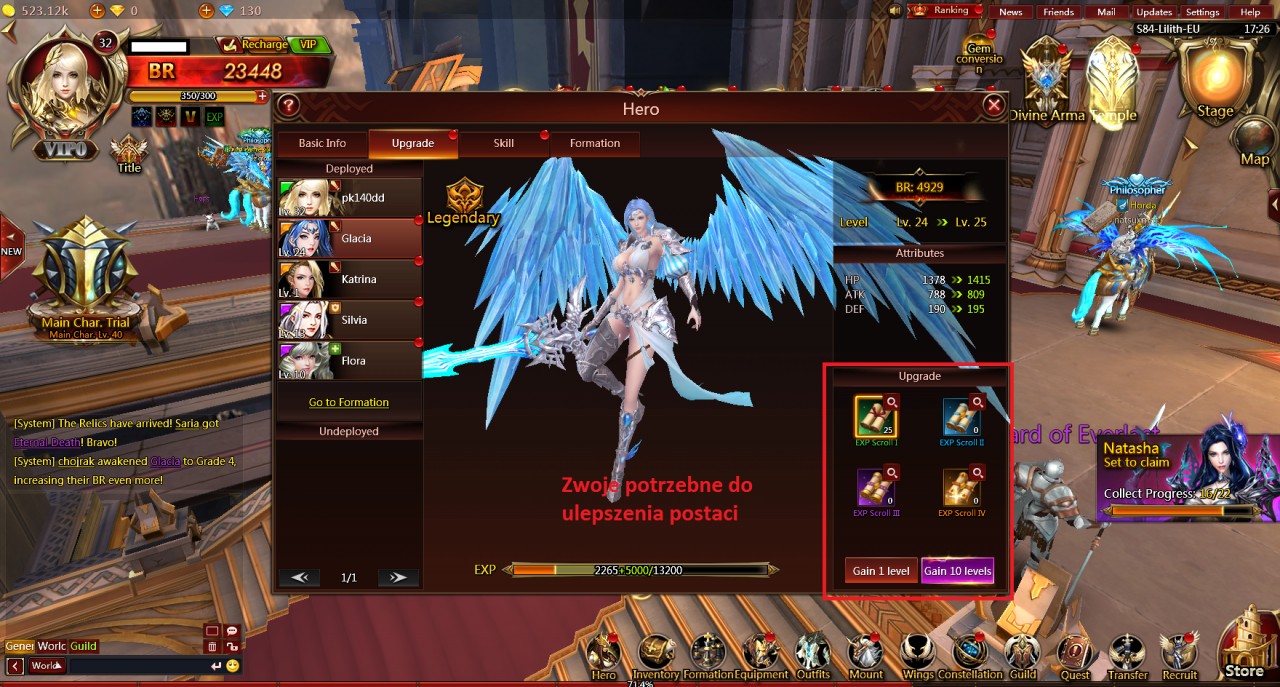Select Katrina in the deployed list
The height and width of the screenshot is (687, 1280).
[x=348, y=280]
